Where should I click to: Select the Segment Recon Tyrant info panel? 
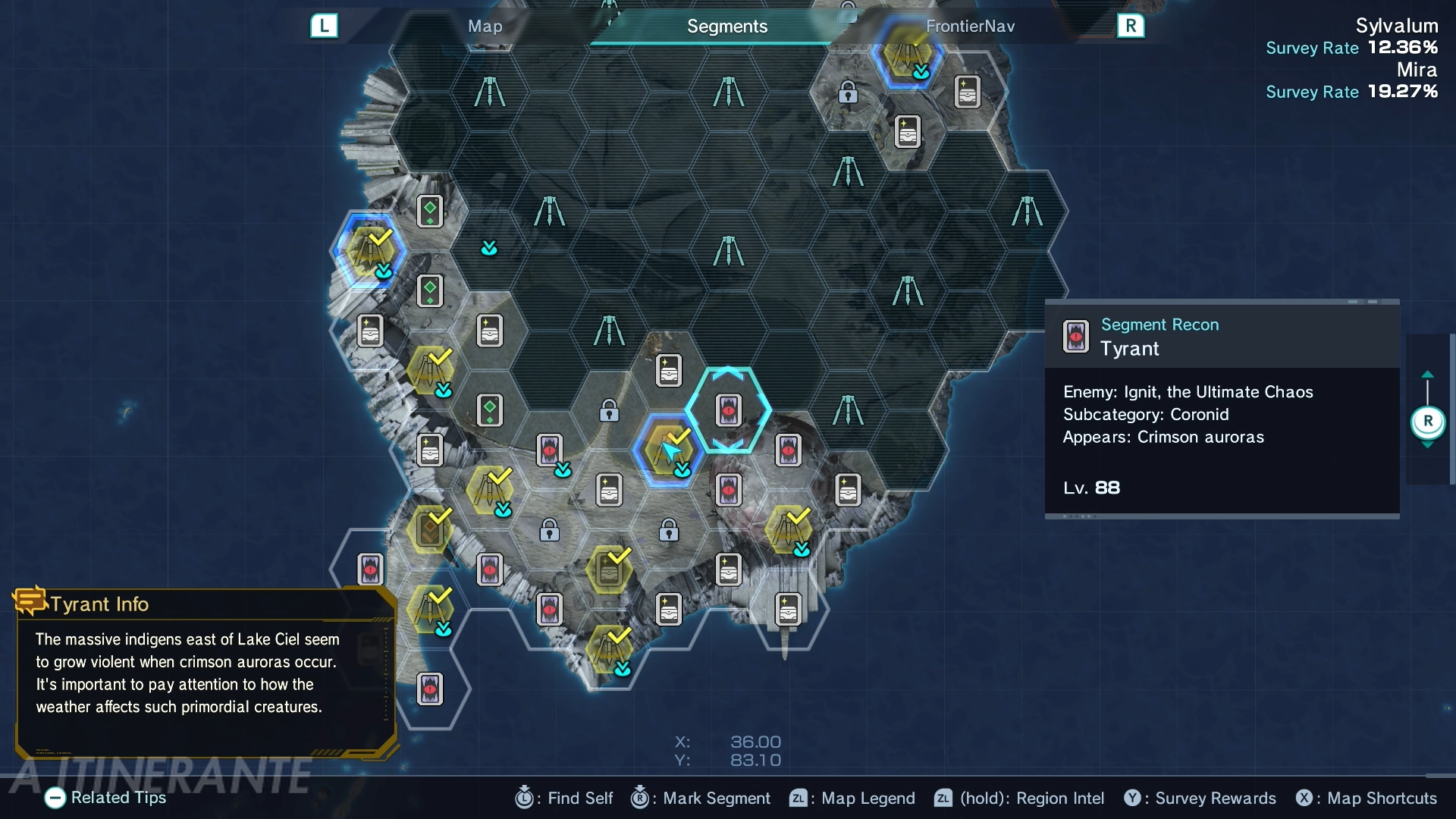(x=1222, y=409)
